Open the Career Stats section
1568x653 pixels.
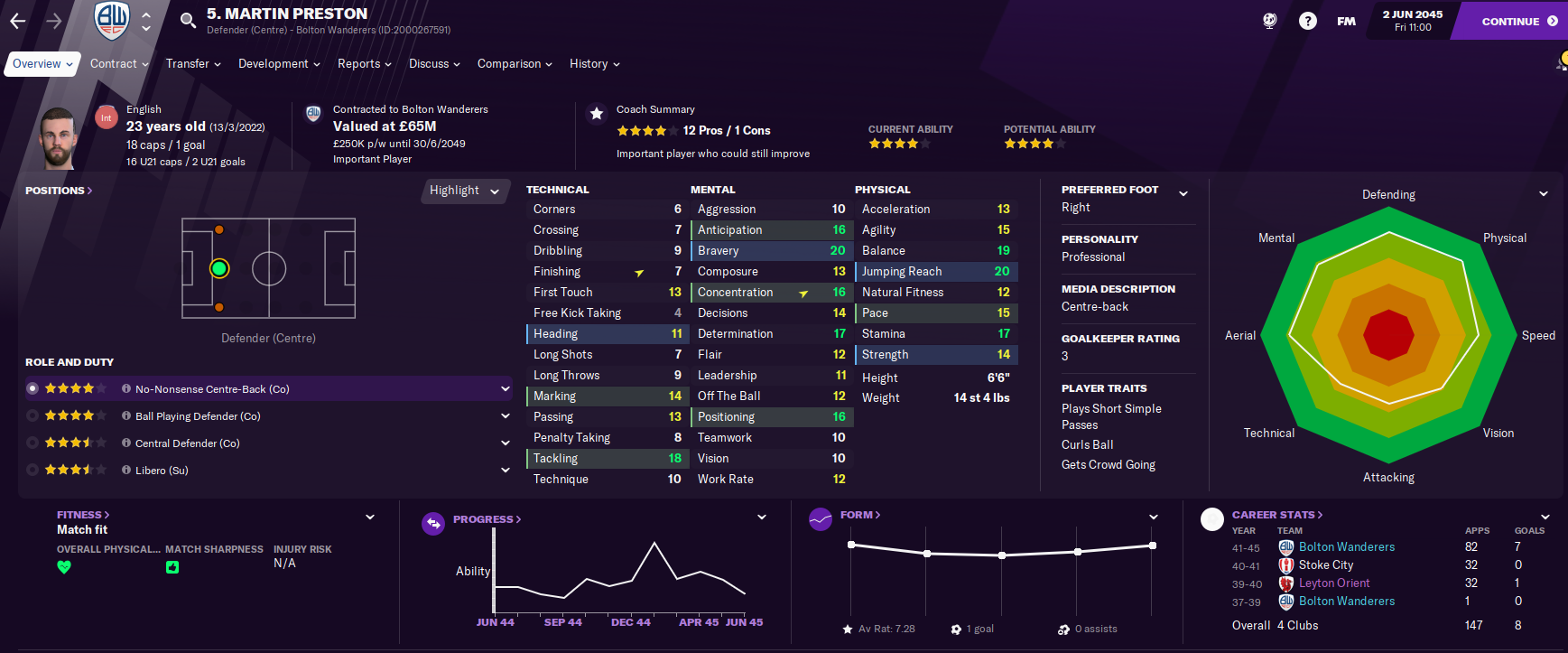pyautogui.click(x=1276, y=515)
